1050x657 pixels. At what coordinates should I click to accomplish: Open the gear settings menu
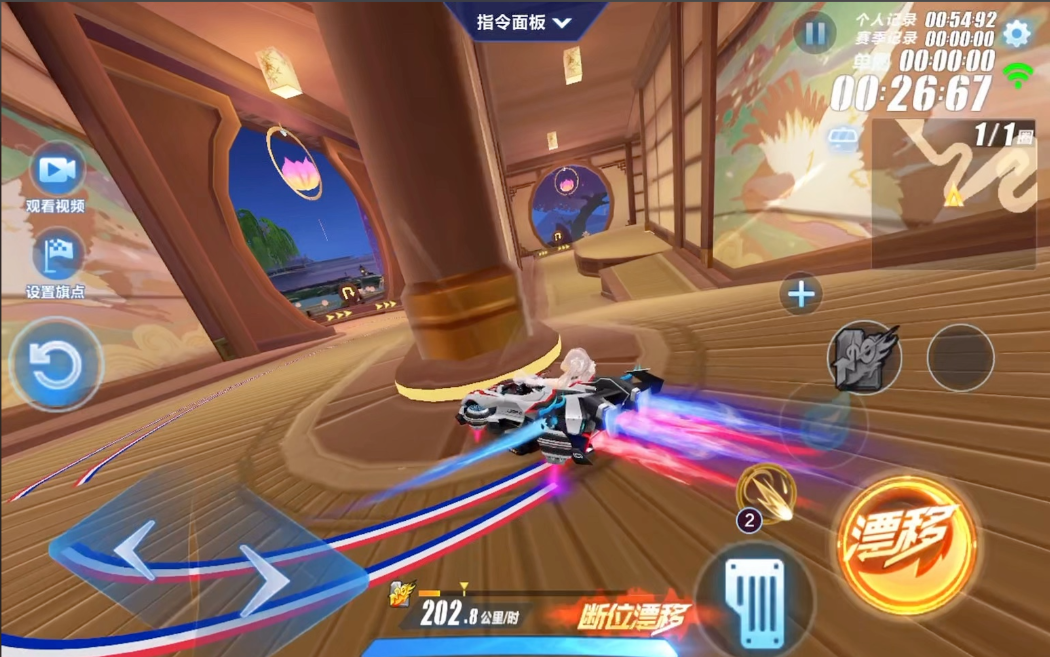click(1016, 33)
